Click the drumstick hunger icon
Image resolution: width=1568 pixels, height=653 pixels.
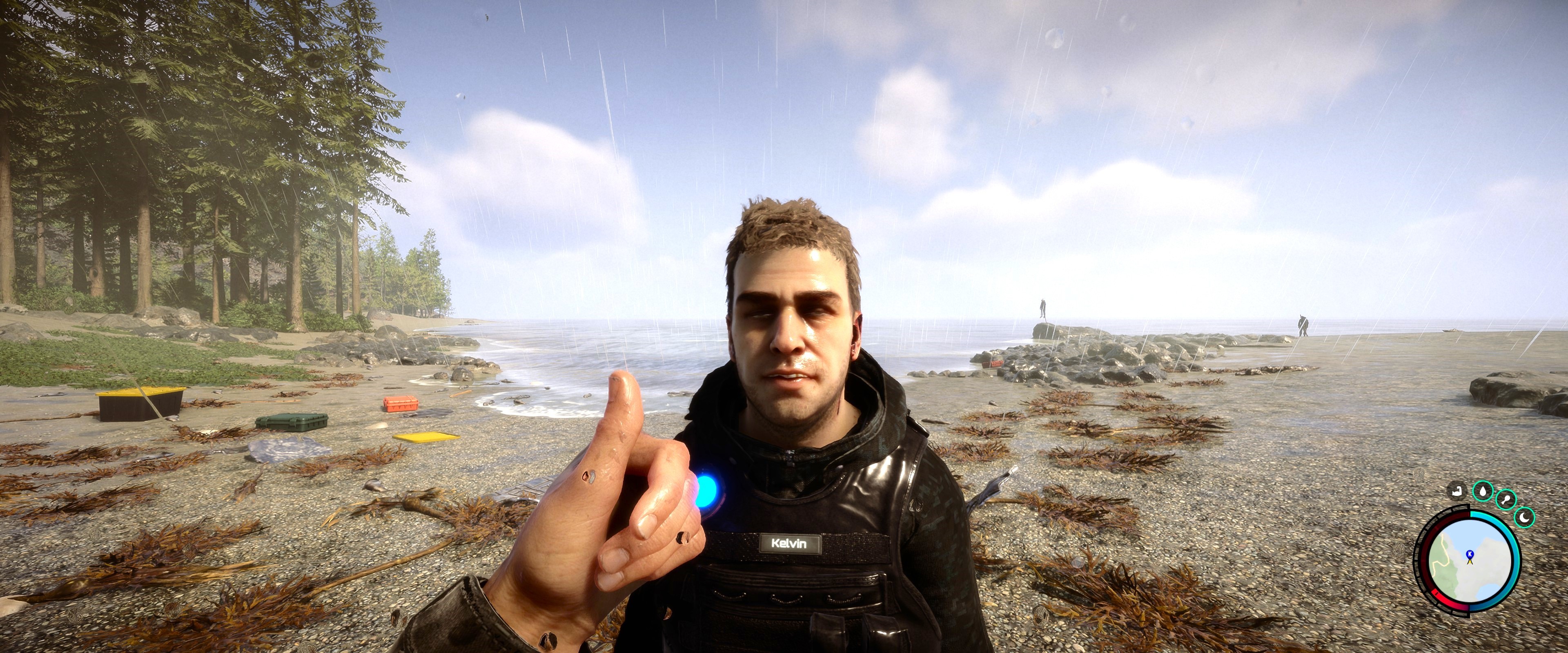[1506, 500]
